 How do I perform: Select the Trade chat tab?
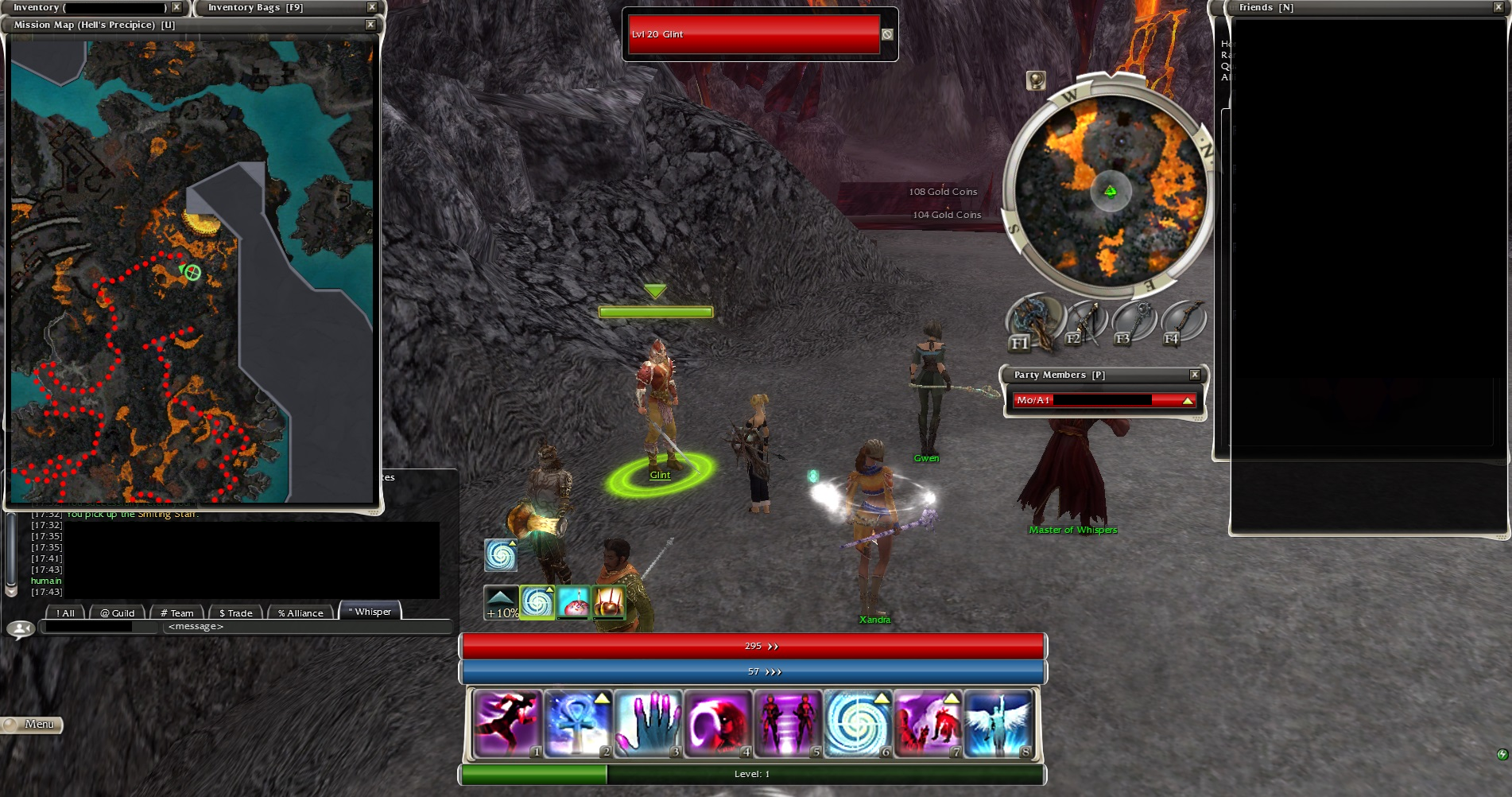[236, 612]
